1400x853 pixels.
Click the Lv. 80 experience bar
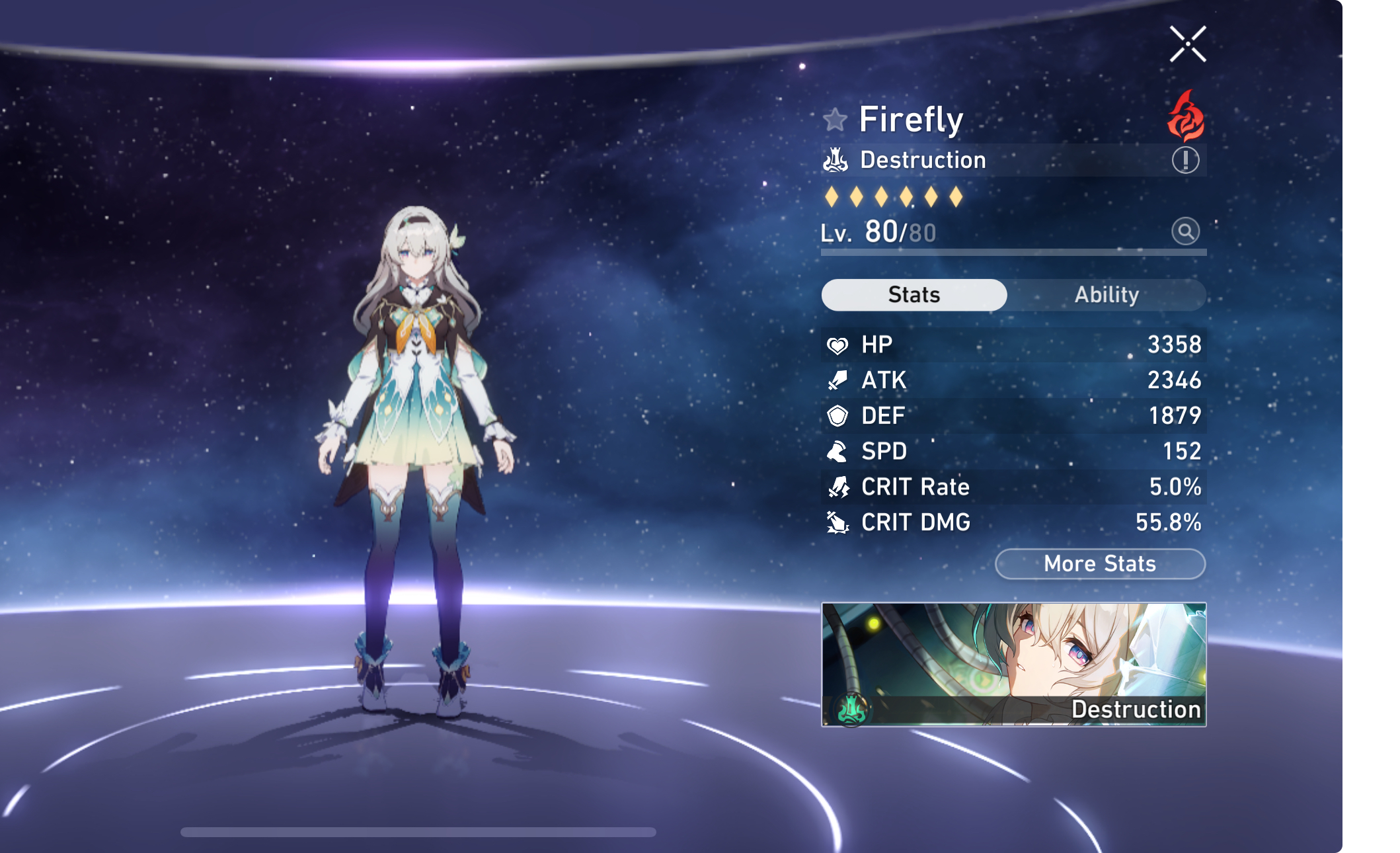pyautogui.click(x=1011, y=253)
